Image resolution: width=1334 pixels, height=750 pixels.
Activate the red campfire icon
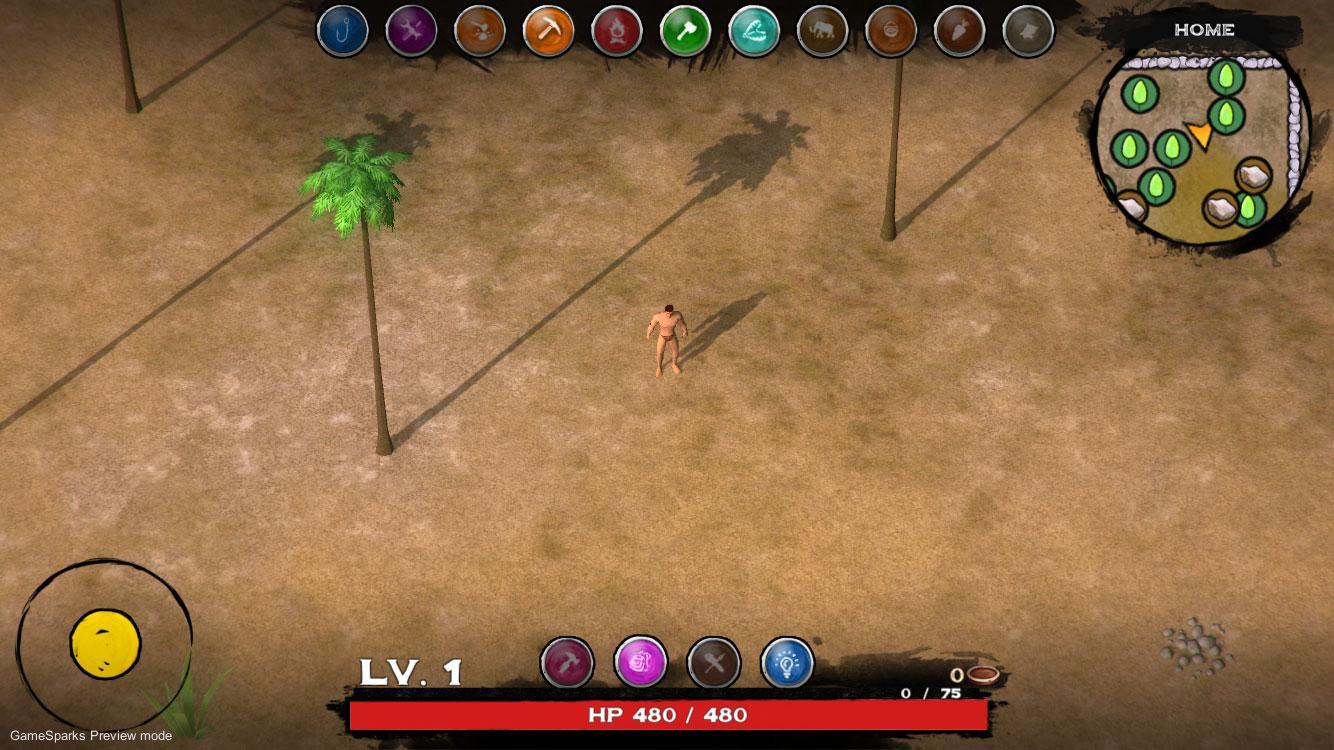coord(616,31)
